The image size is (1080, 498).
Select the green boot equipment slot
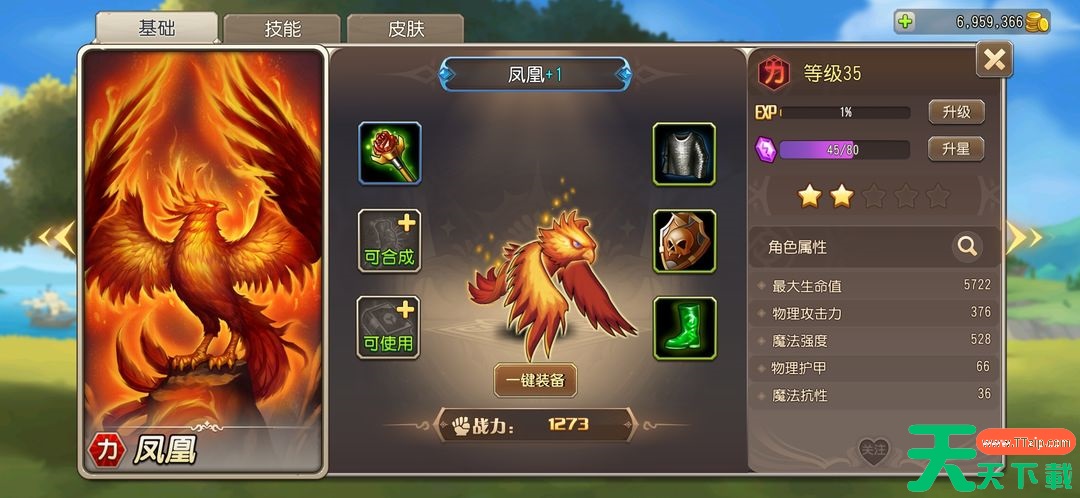[x=684, y=328]
